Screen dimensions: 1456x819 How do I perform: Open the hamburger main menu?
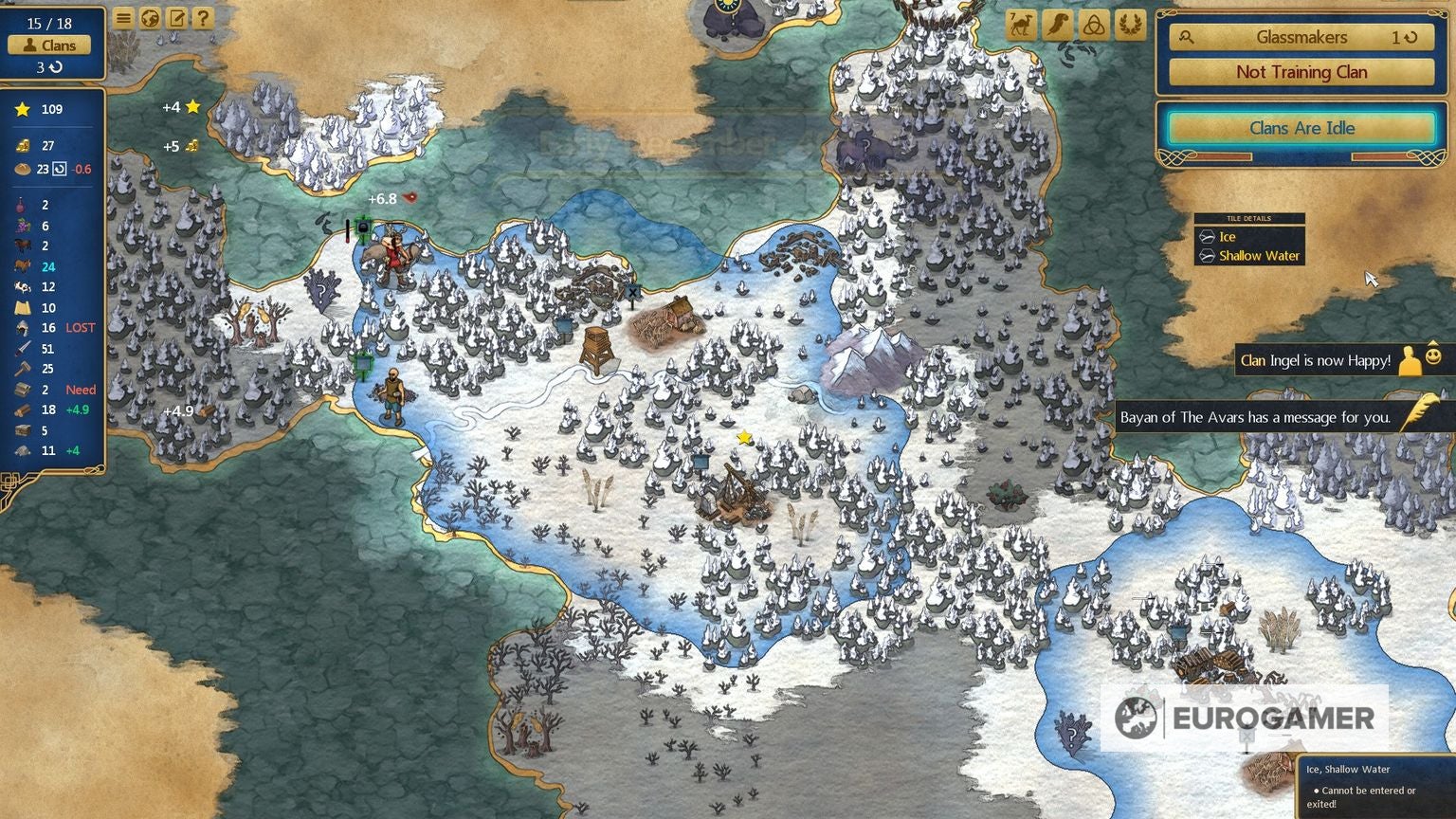tap(123, 18)
